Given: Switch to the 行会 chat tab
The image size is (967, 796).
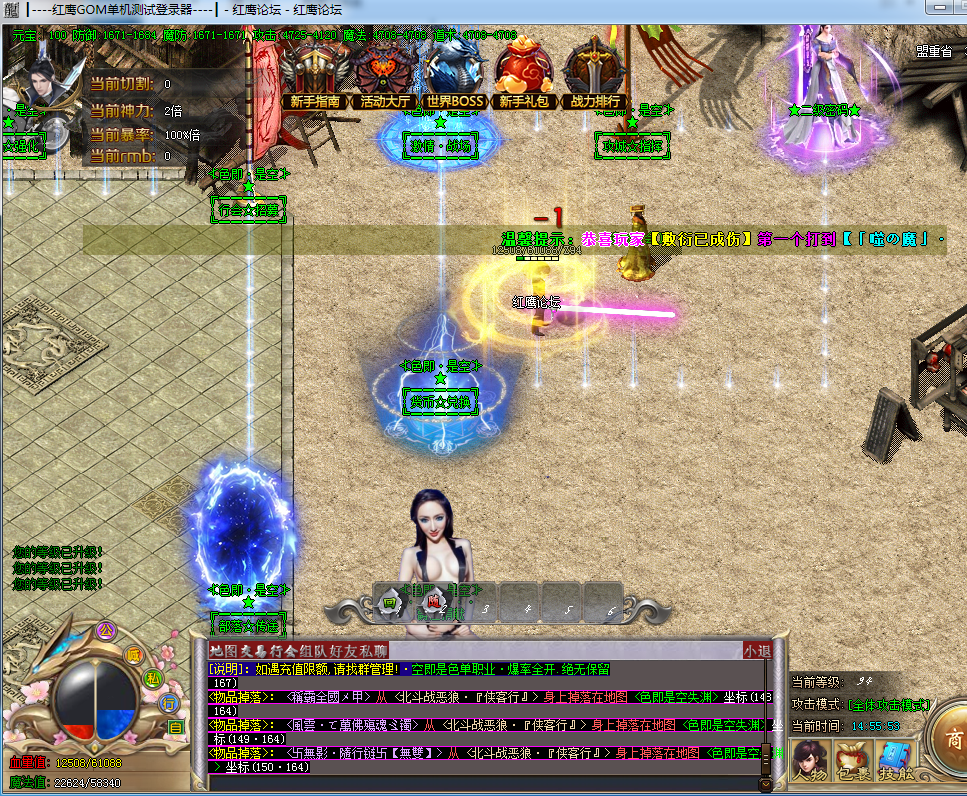Looking at the screenshot, I should pos(285,651).
